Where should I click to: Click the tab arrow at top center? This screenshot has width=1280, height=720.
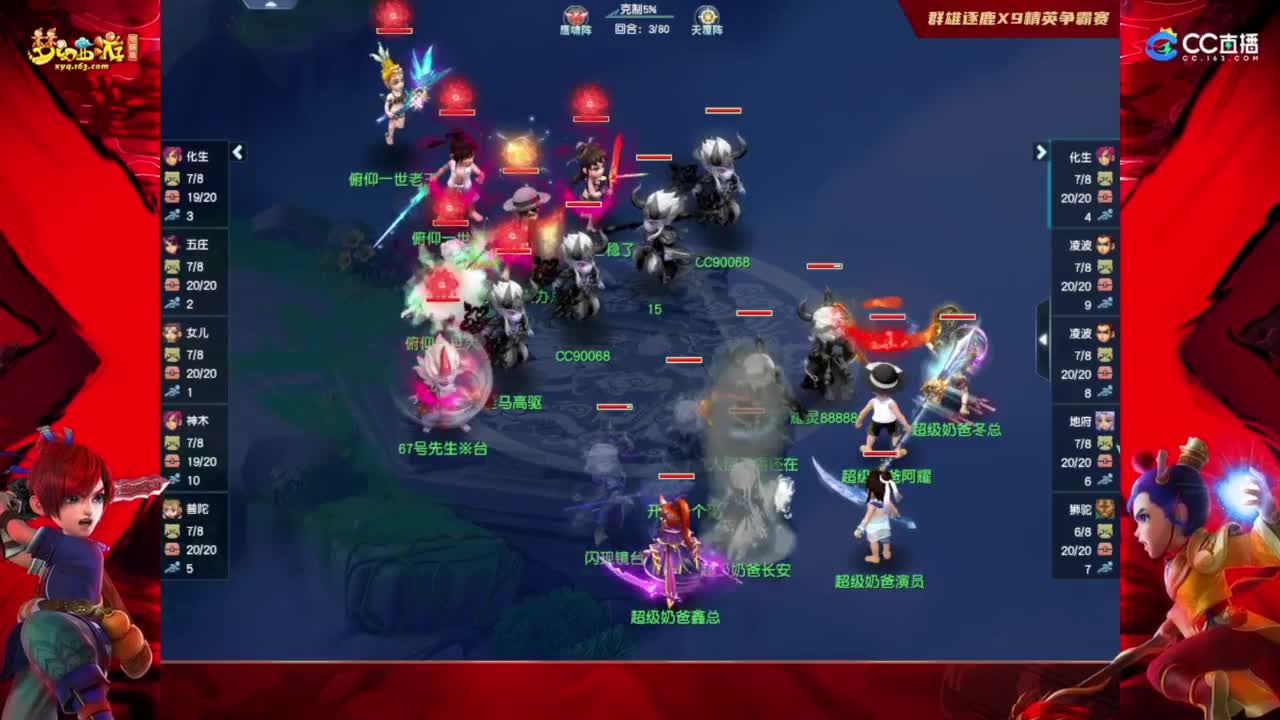tap(268, 6)
